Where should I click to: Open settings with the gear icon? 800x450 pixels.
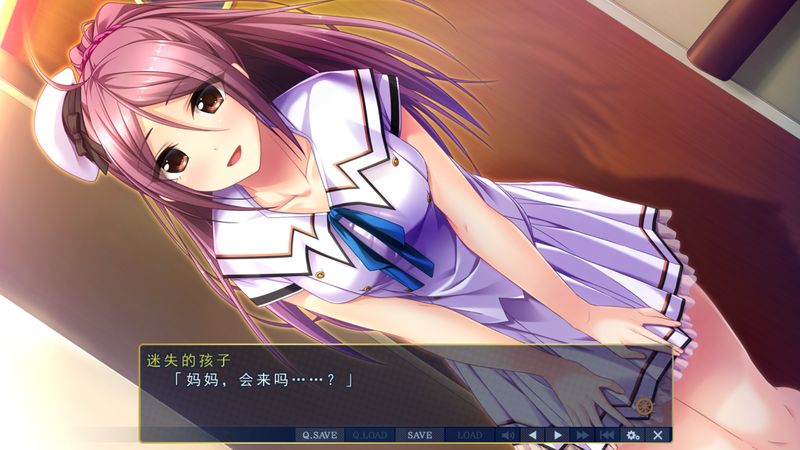(632, 435)
